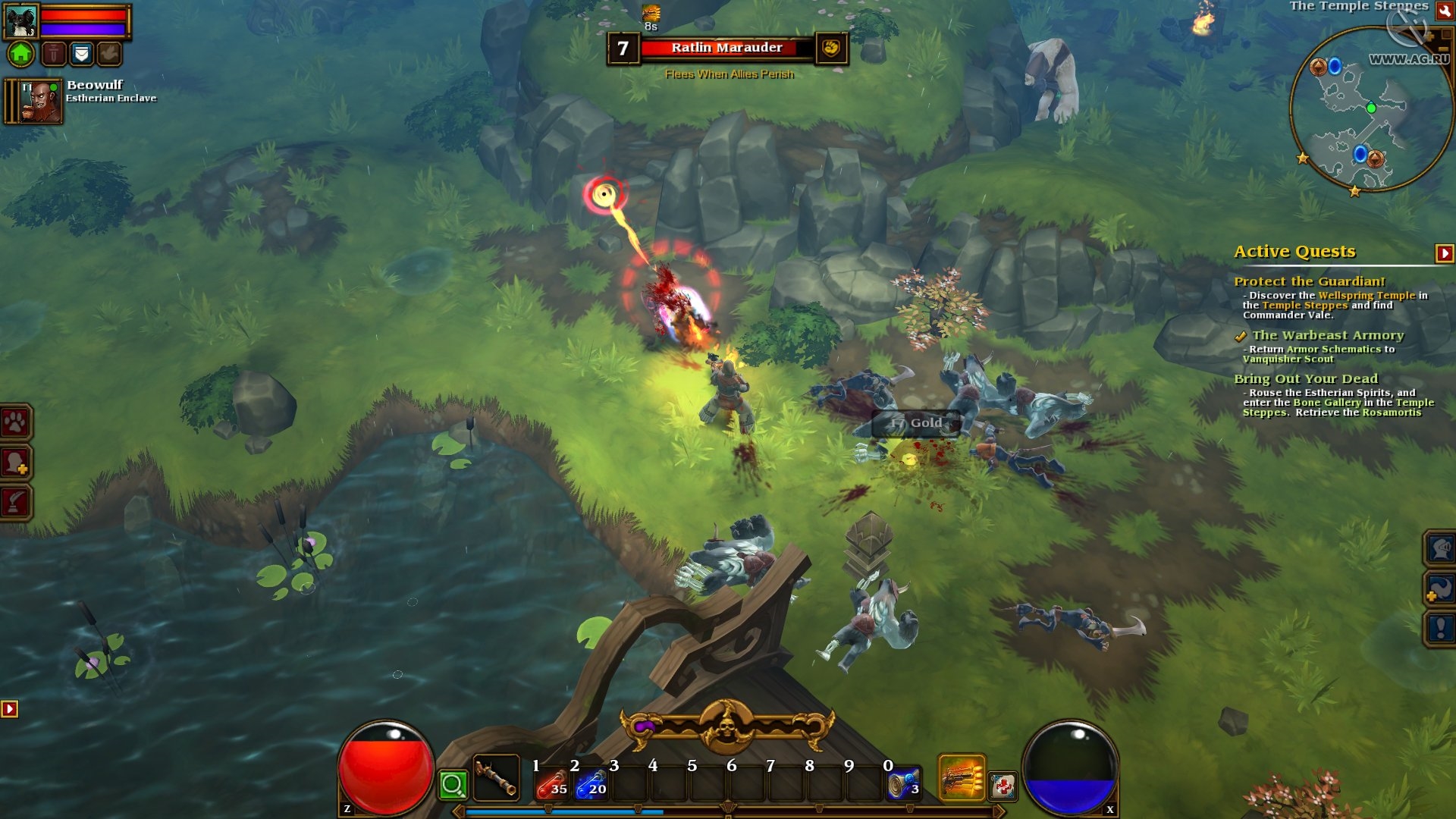Select Beowulf's party portrait
1456x819 pixels.
click(41, 102)
